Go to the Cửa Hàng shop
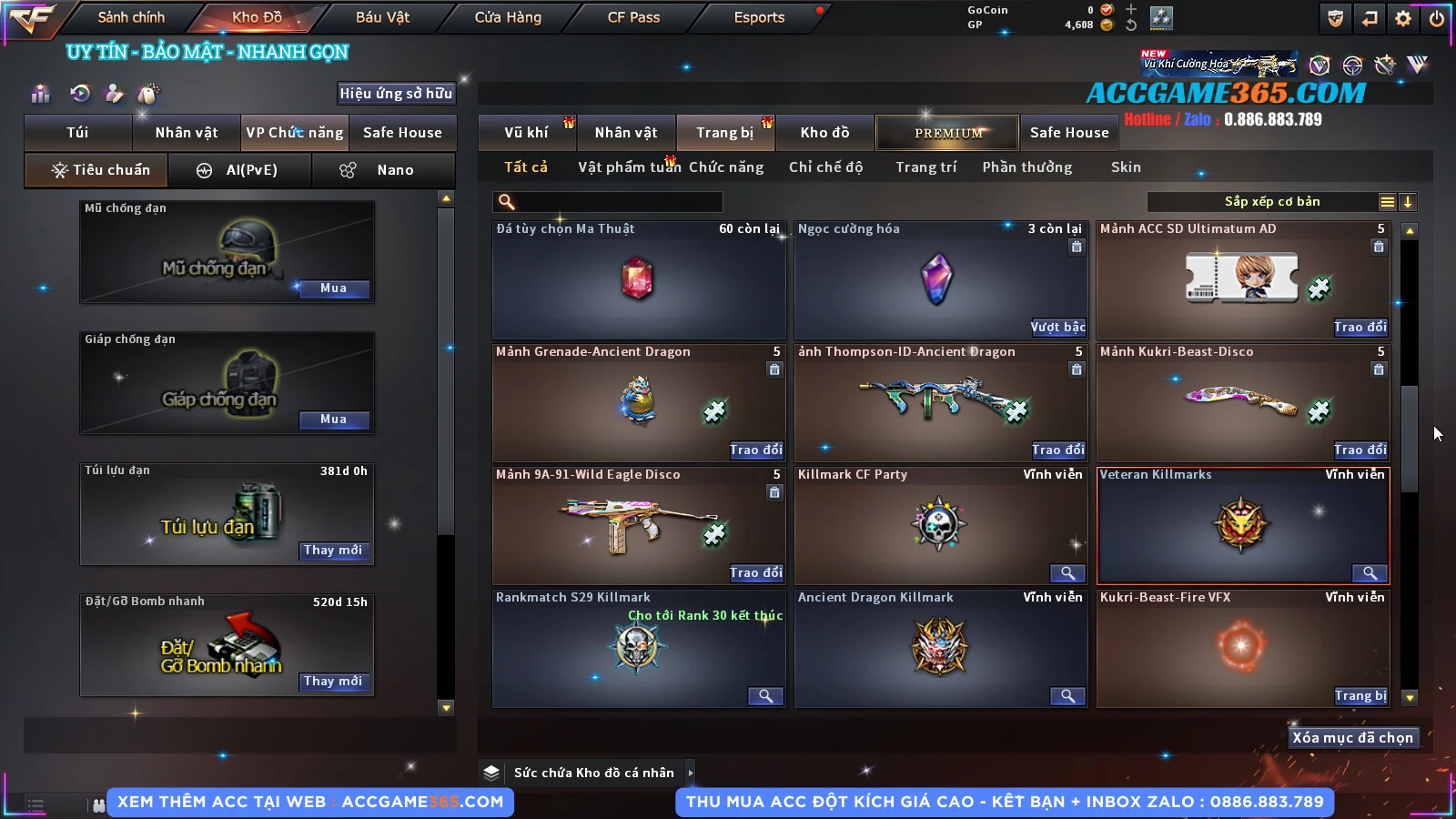 coord(508,17)
